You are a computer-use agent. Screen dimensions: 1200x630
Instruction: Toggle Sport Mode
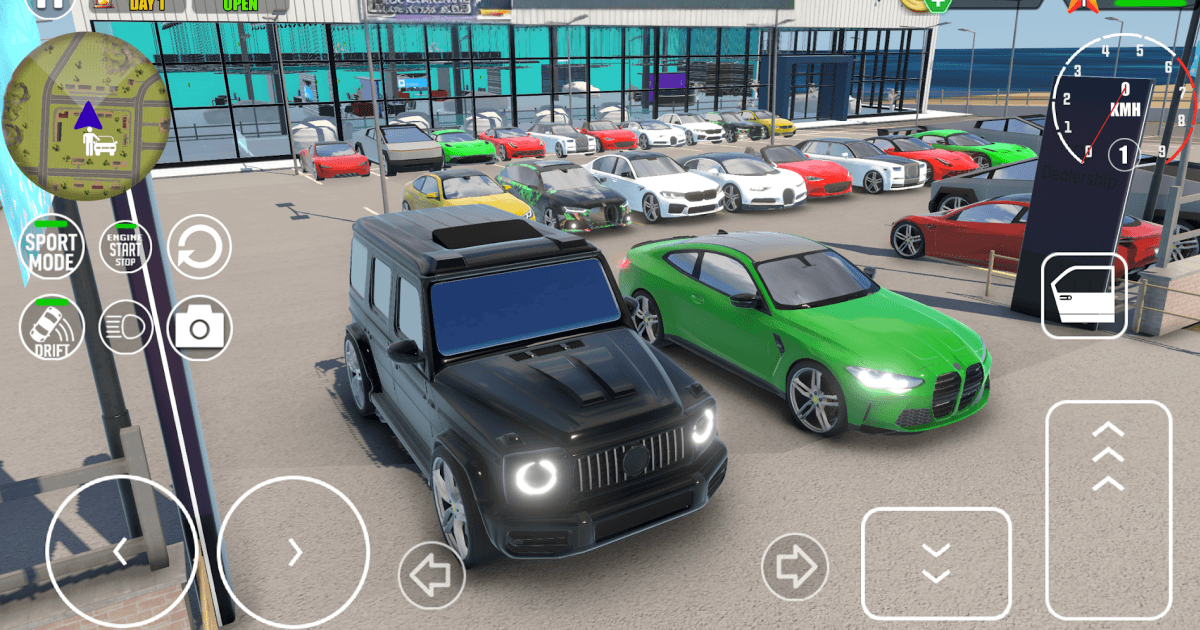coord(51,246)
